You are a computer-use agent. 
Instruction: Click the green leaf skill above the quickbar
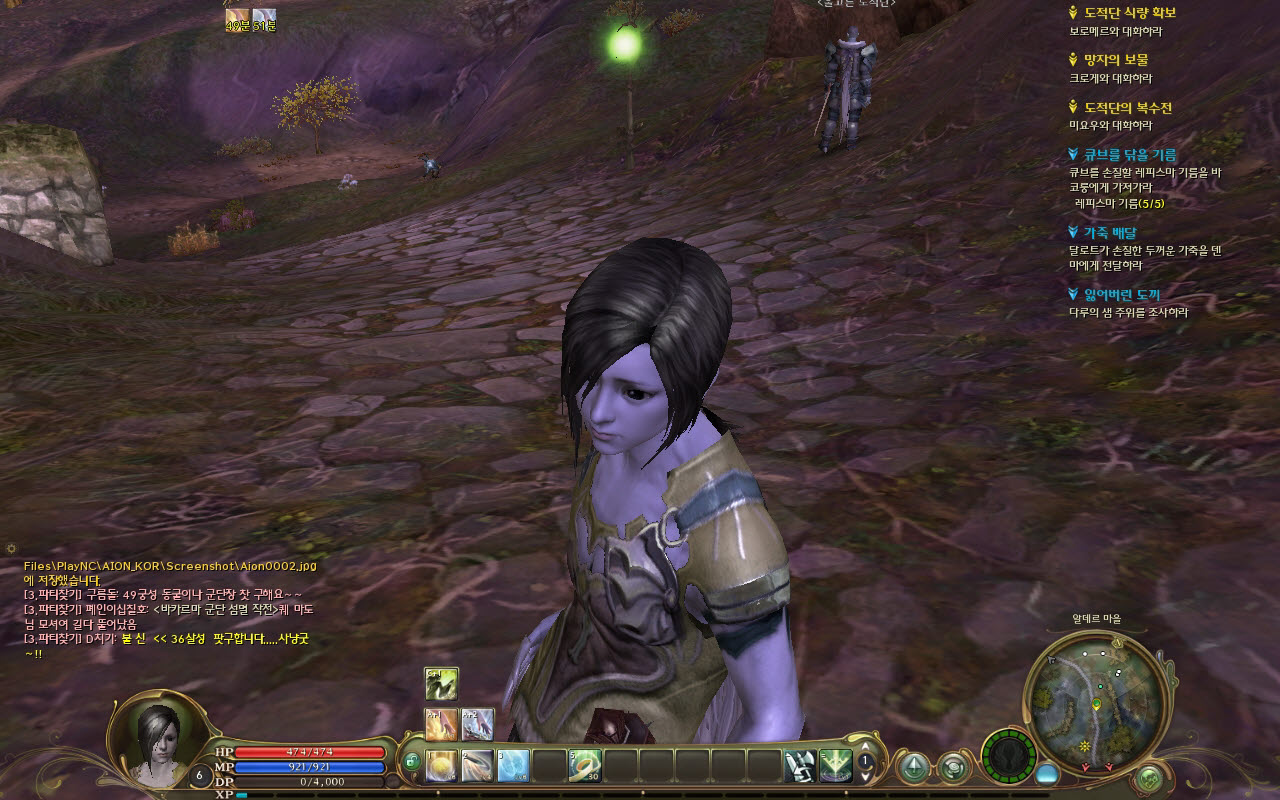pyautogui.click(x=441, y=684)
